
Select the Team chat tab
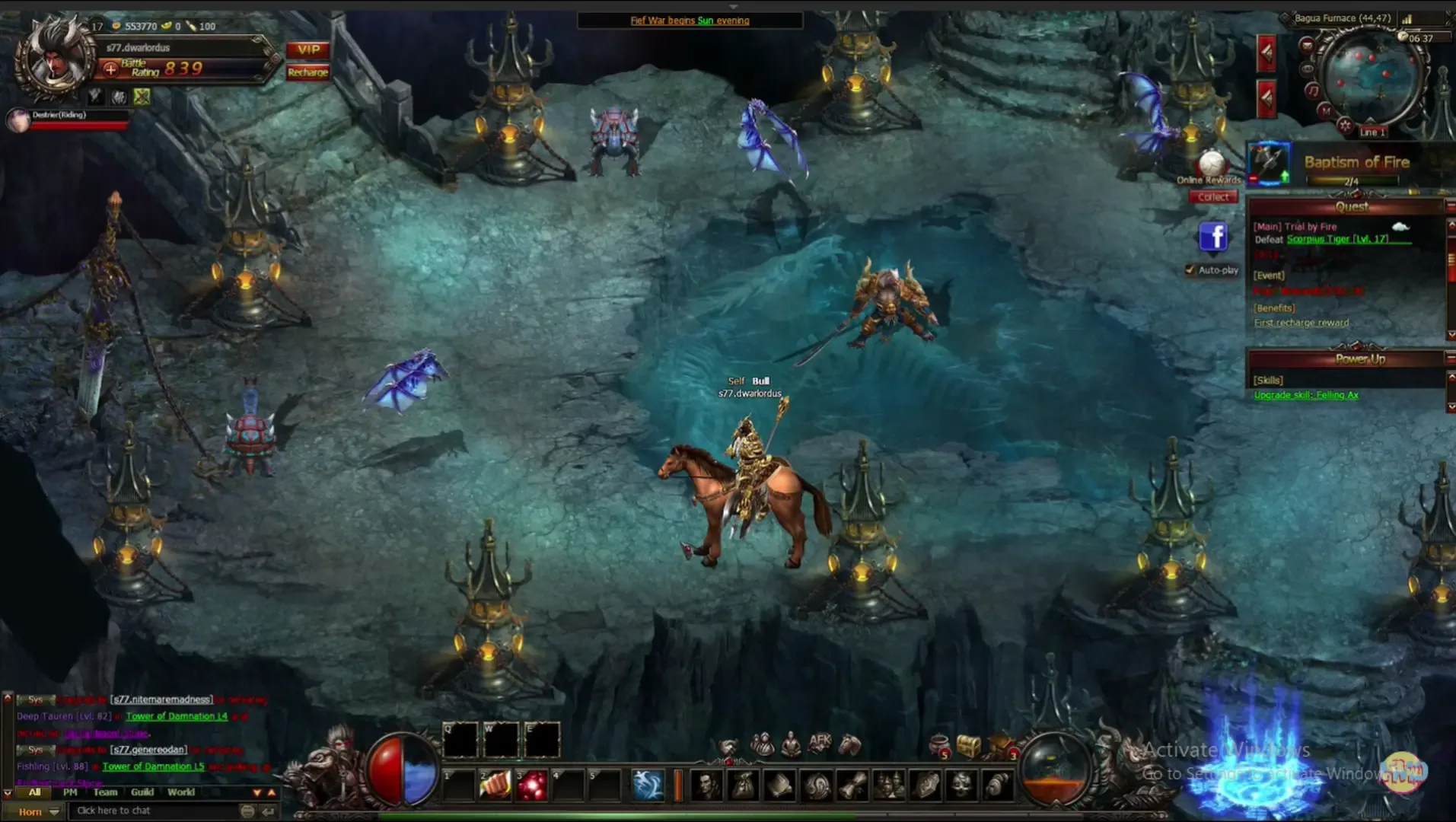[x=104, y=792]
